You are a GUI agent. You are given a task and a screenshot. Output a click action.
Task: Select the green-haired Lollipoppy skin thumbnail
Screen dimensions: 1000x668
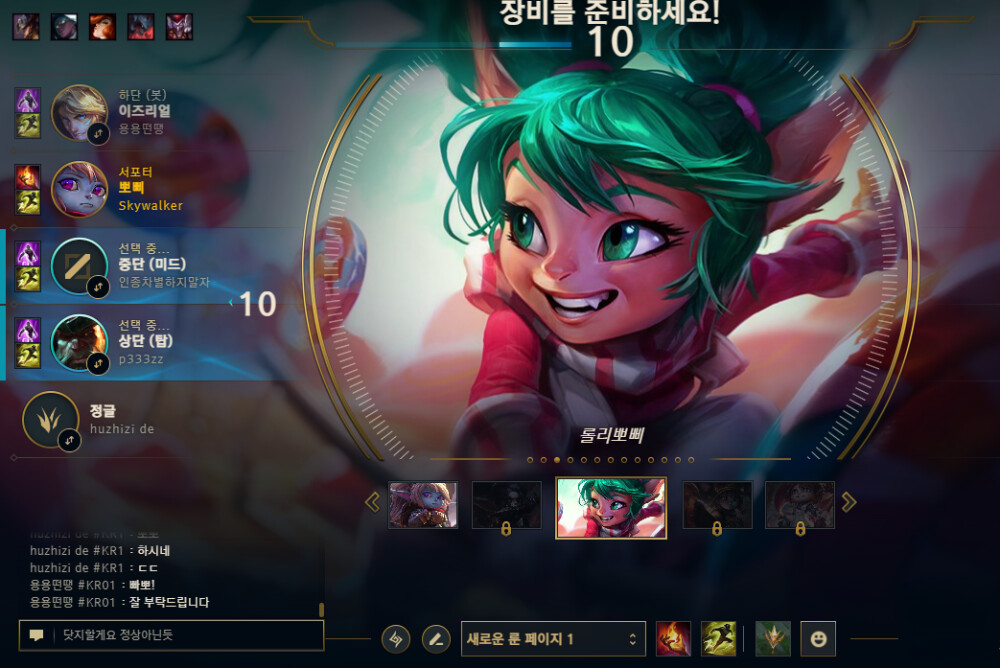pos(611,508)
